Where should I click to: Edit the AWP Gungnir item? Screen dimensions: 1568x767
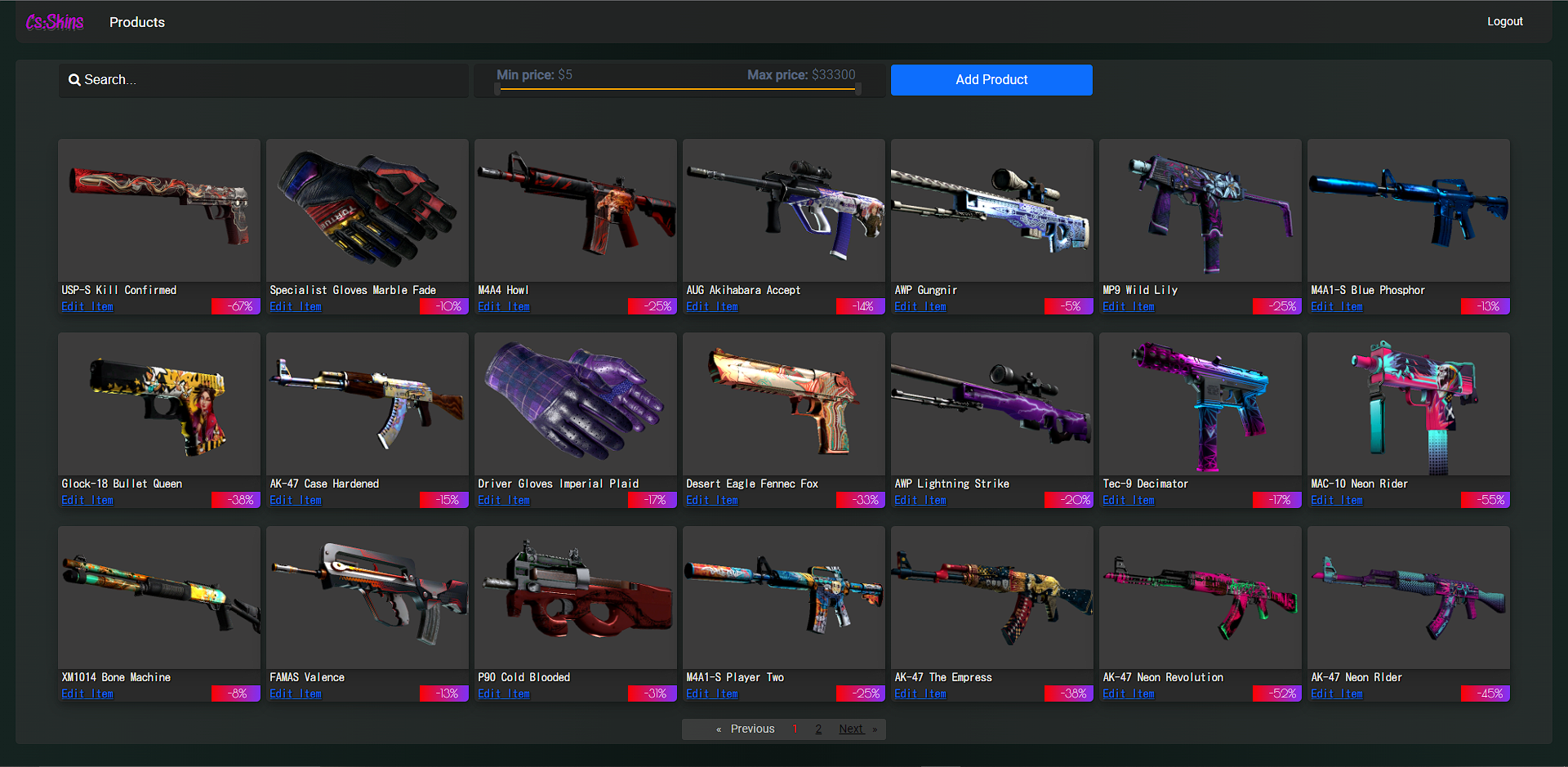point(919,306)
